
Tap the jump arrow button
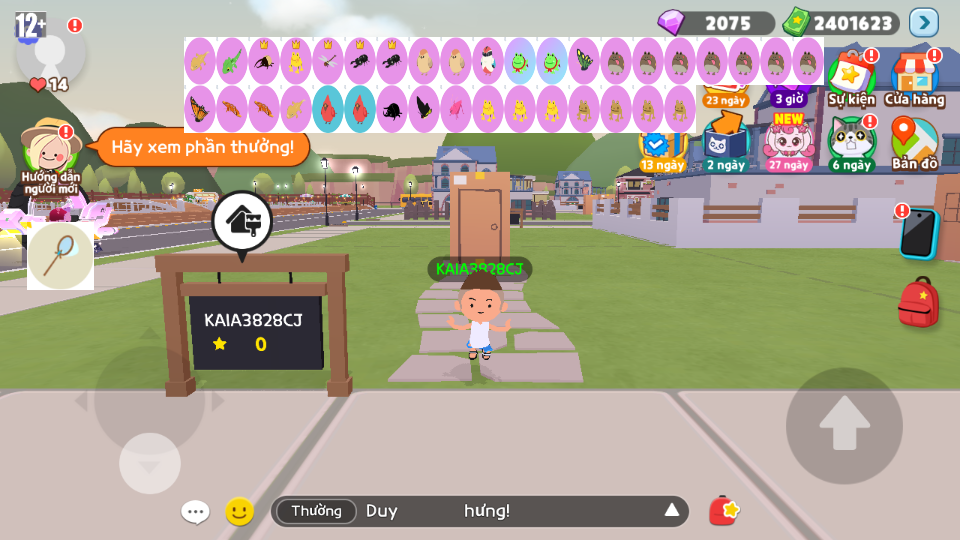click(x=844, y=426)
